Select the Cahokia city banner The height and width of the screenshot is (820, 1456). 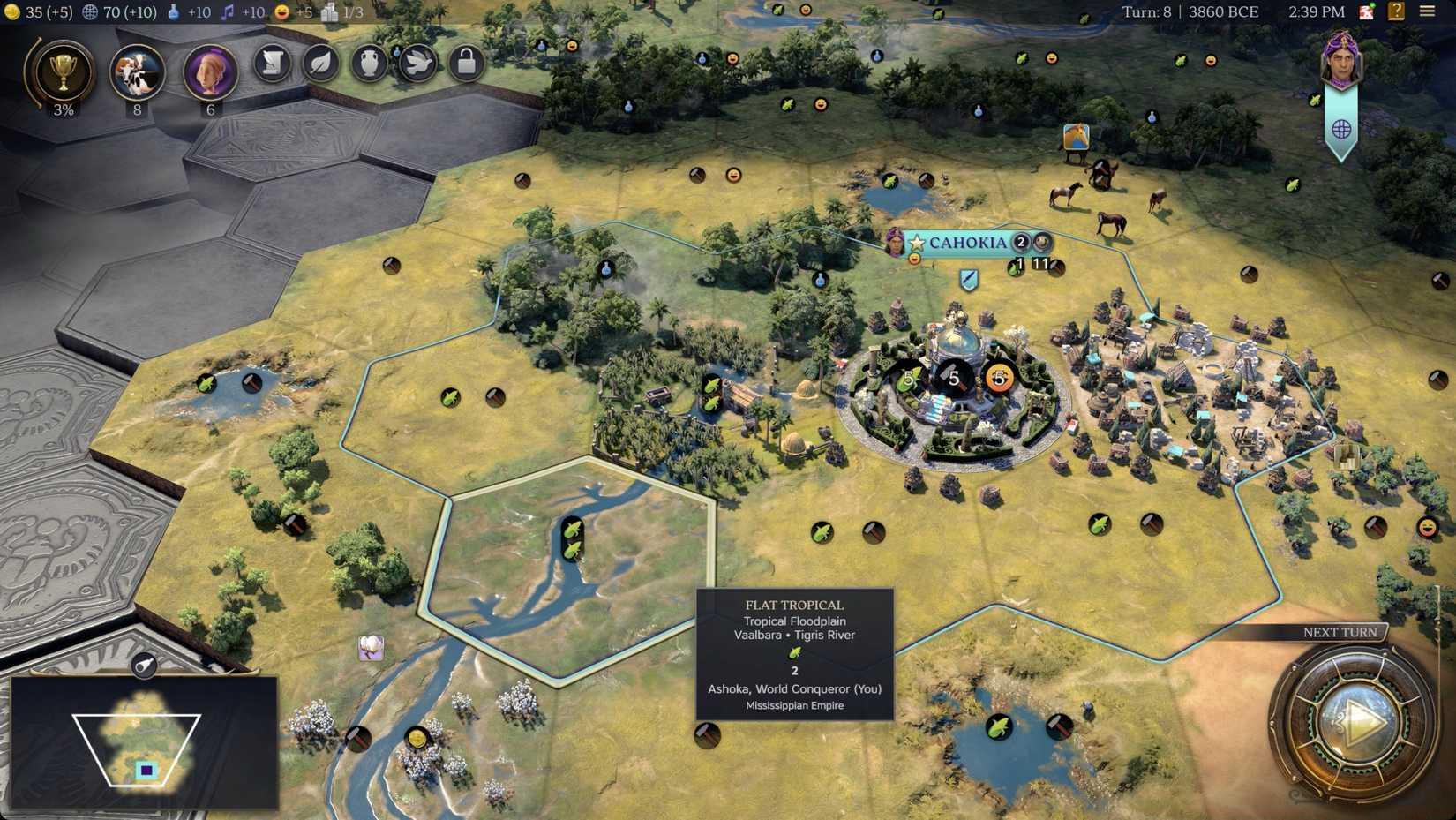click(968, 242)
